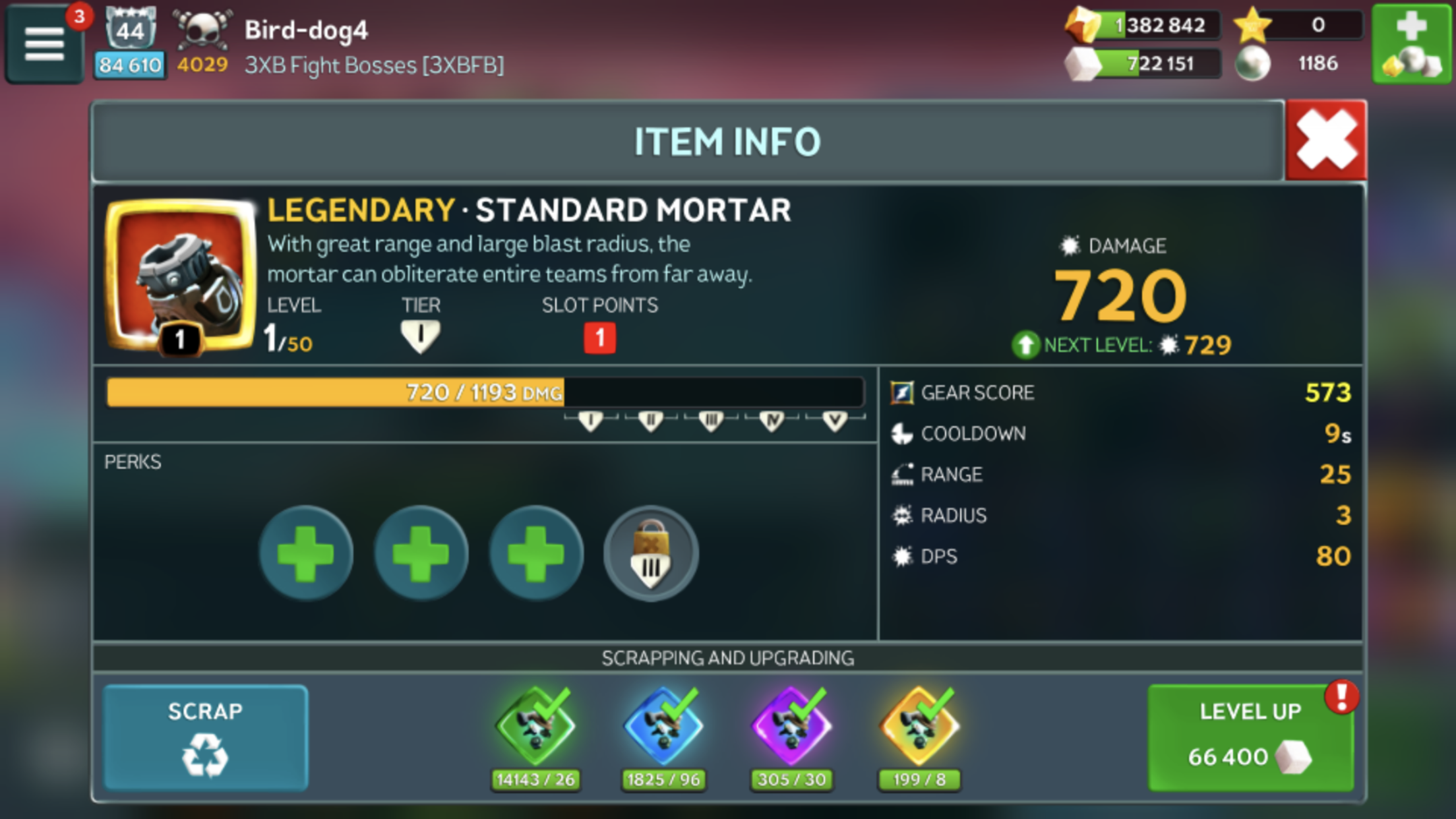Tap the locked tier III perk slot
The height and width of the screenshot is (819, 1456).
pyautogui.click(x=651, y=553)
